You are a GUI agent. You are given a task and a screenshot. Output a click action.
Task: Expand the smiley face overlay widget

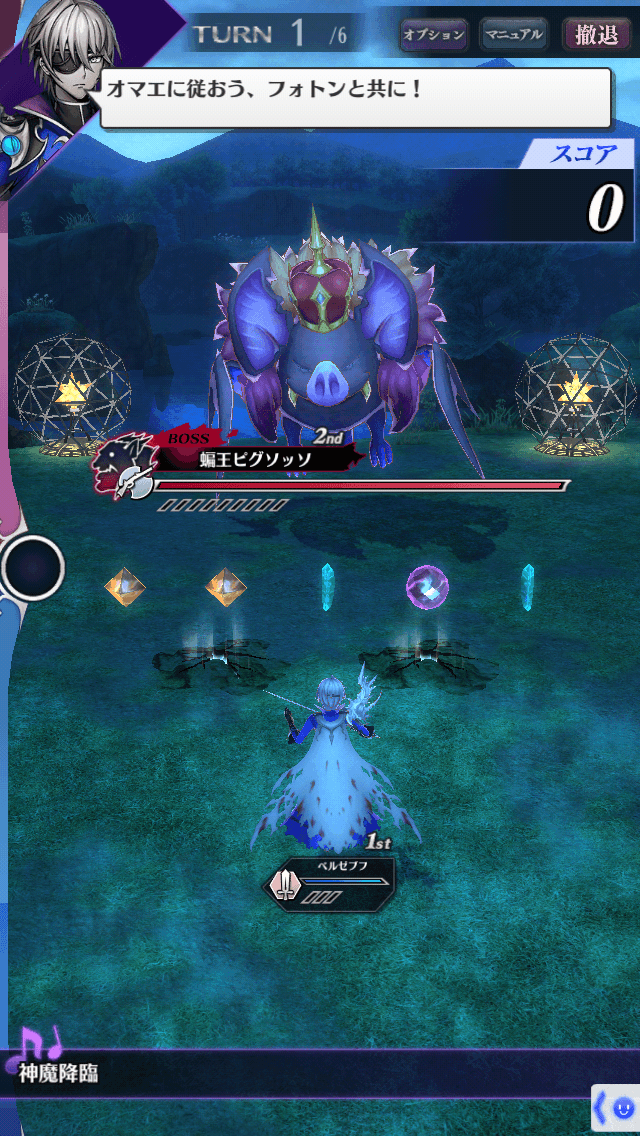coord(615,1109)
